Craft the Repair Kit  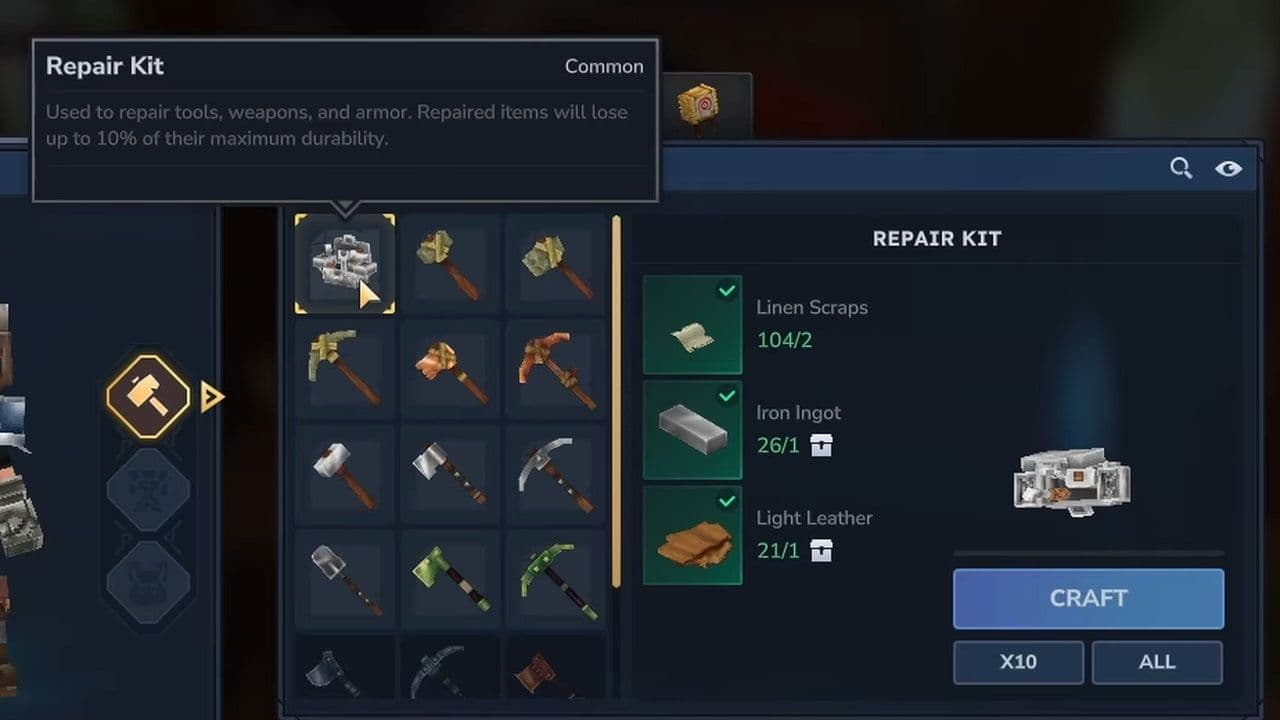point(1088,598)
